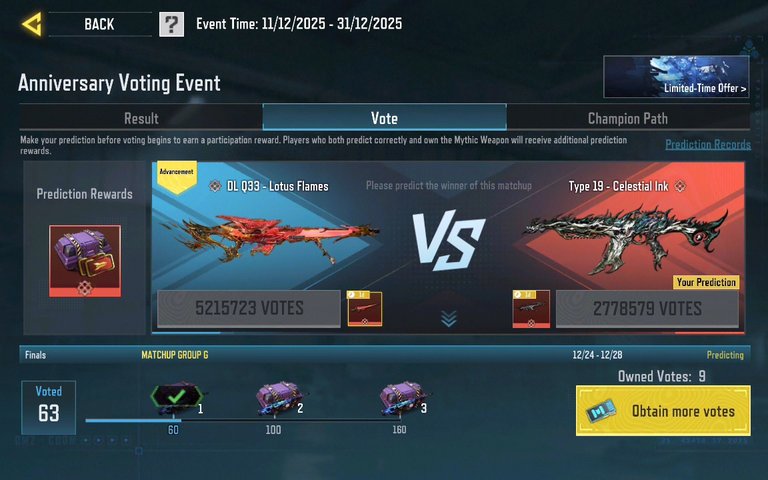
Task: Inspect the Celestial Ink reward thumbnail
Action: pyautogui.click(x=530, y=309)
